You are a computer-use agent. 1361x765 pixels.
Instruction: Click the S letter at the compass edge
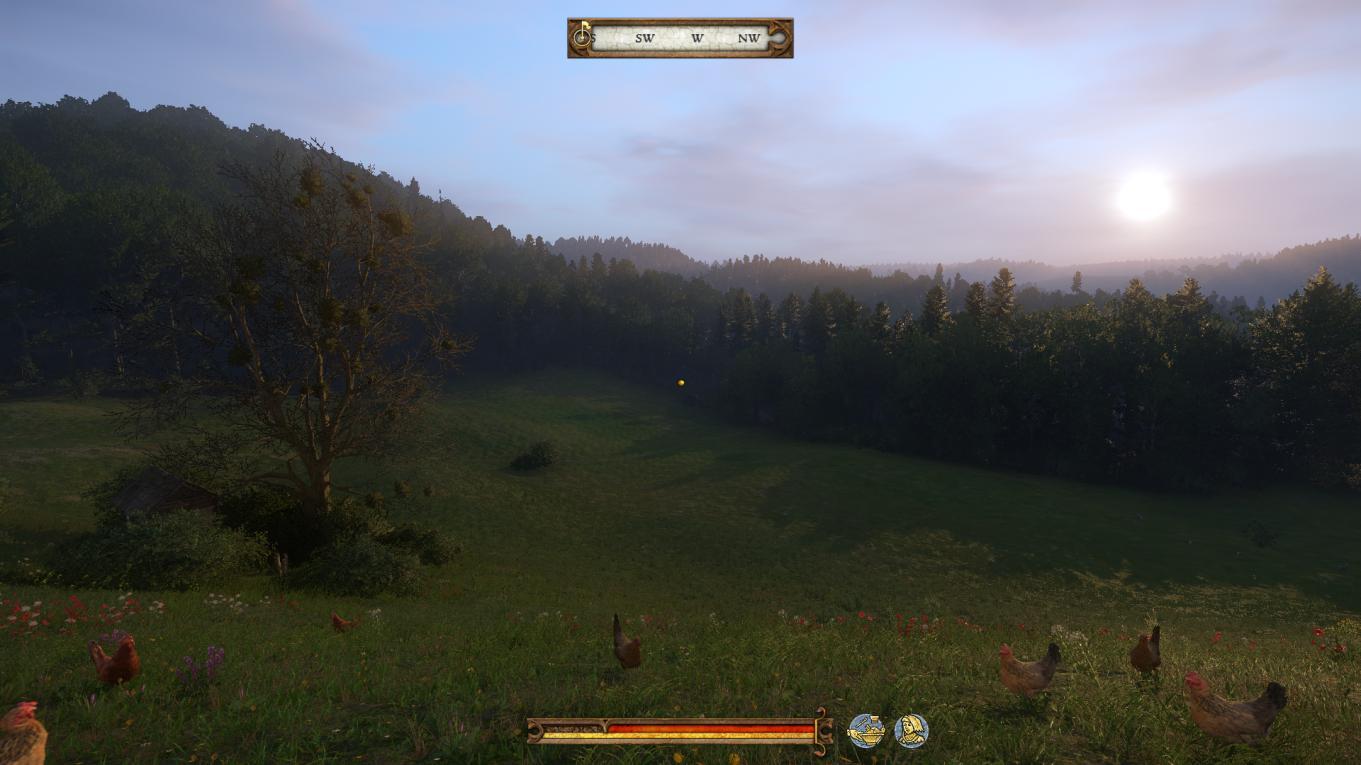point(592,38)
